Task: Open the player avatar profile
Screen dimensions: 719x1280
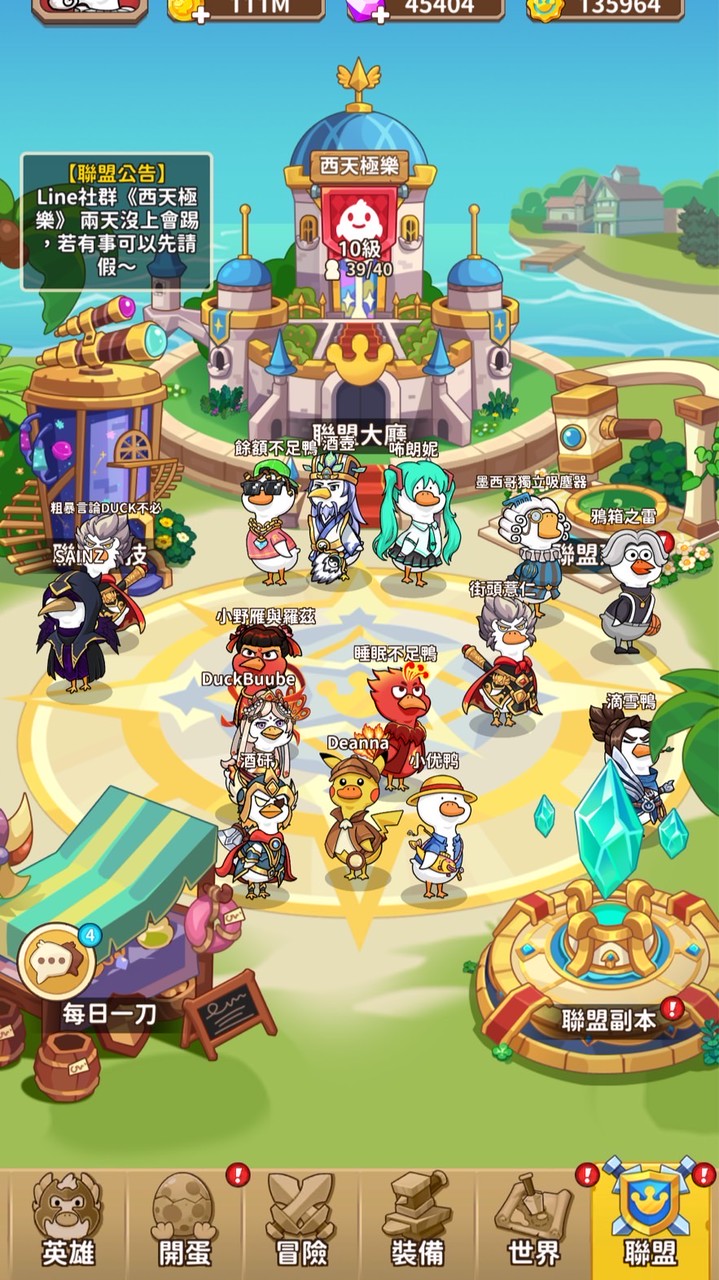Action: pyautogui.click(x=90, y=8)
